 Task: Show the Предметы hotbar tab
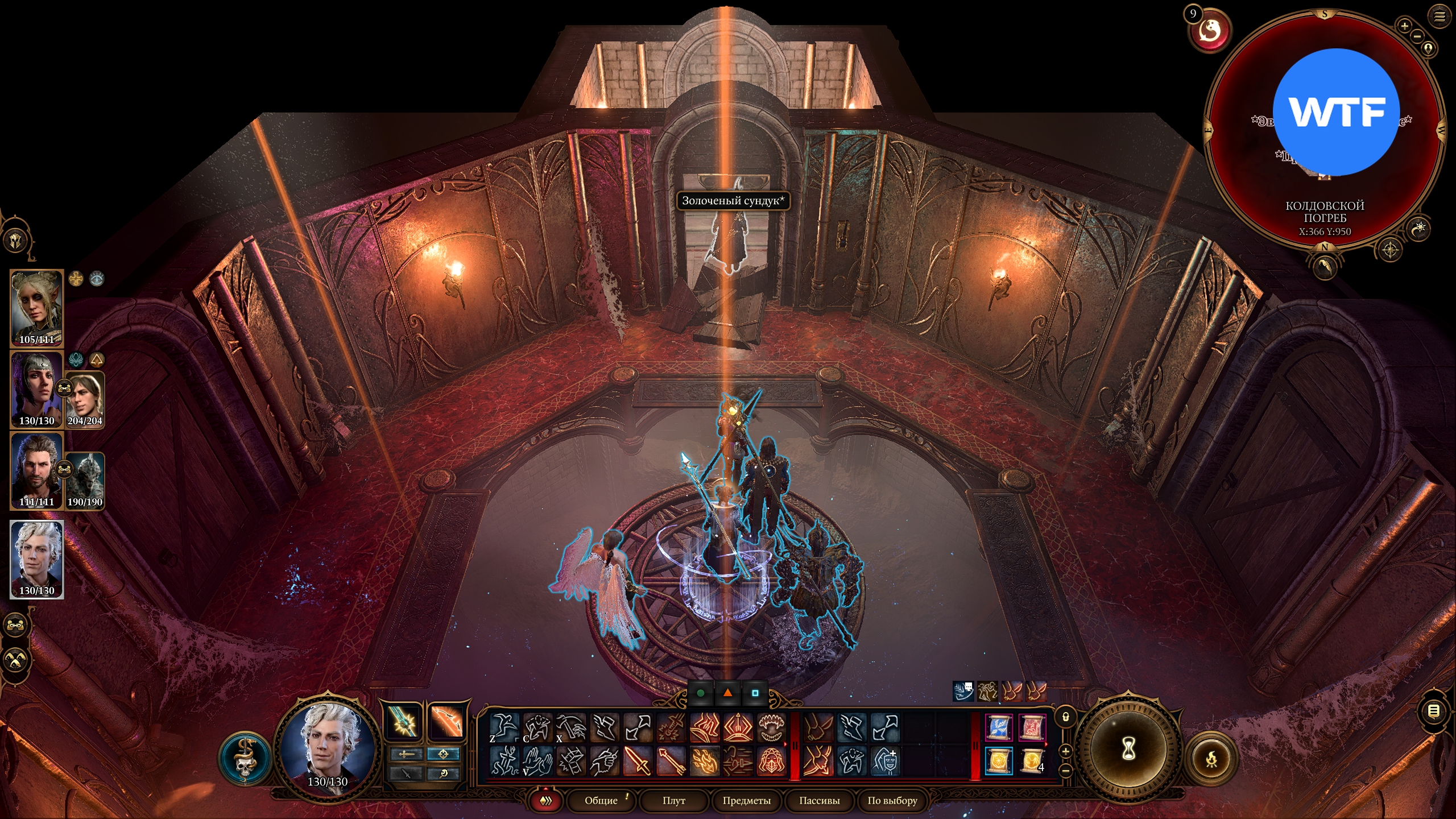pos(746,800)
